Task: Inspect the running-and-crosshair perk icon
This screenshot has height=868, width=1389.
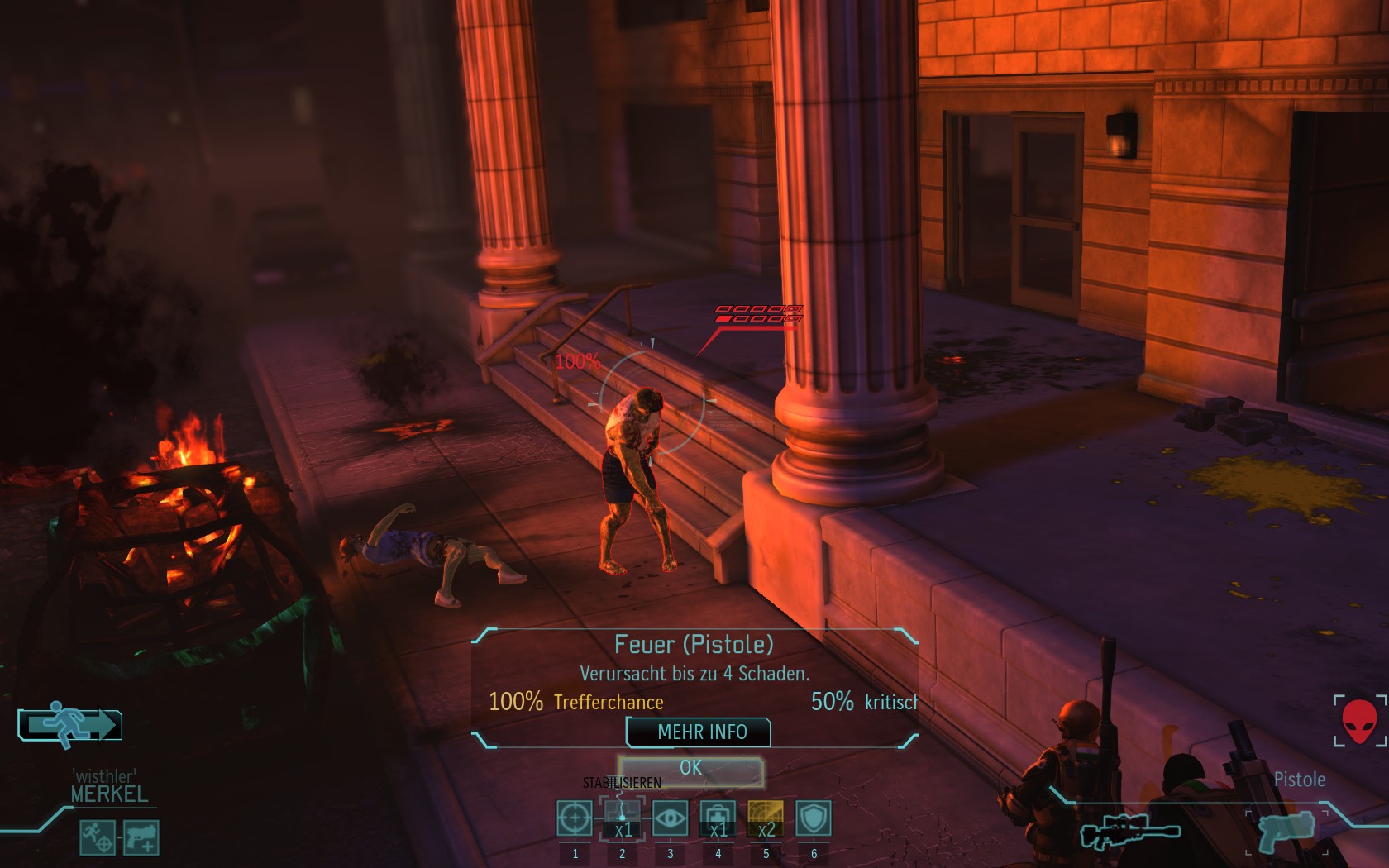Action: click(x=98, y=837)
